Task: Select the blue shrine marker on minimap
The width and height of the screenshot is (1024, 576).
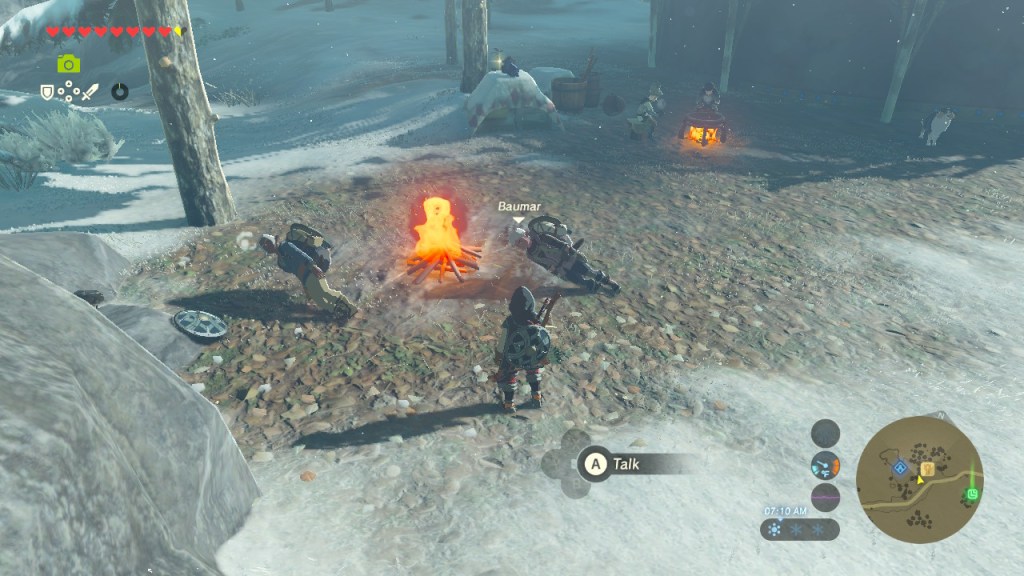Action: tap(899, 467)
